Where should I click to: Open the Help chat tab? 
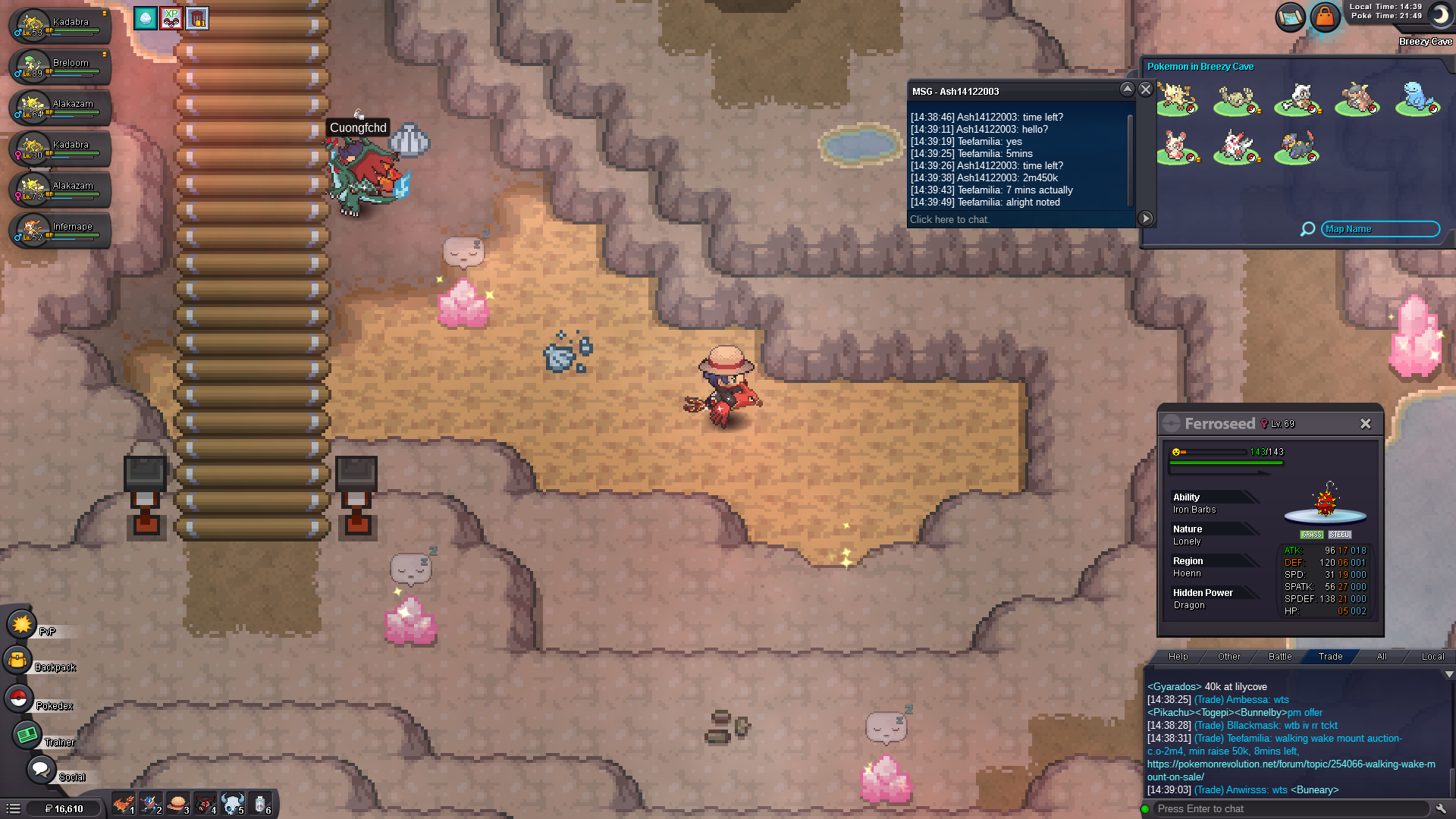pyautogui.click(x=1178, y=657)
